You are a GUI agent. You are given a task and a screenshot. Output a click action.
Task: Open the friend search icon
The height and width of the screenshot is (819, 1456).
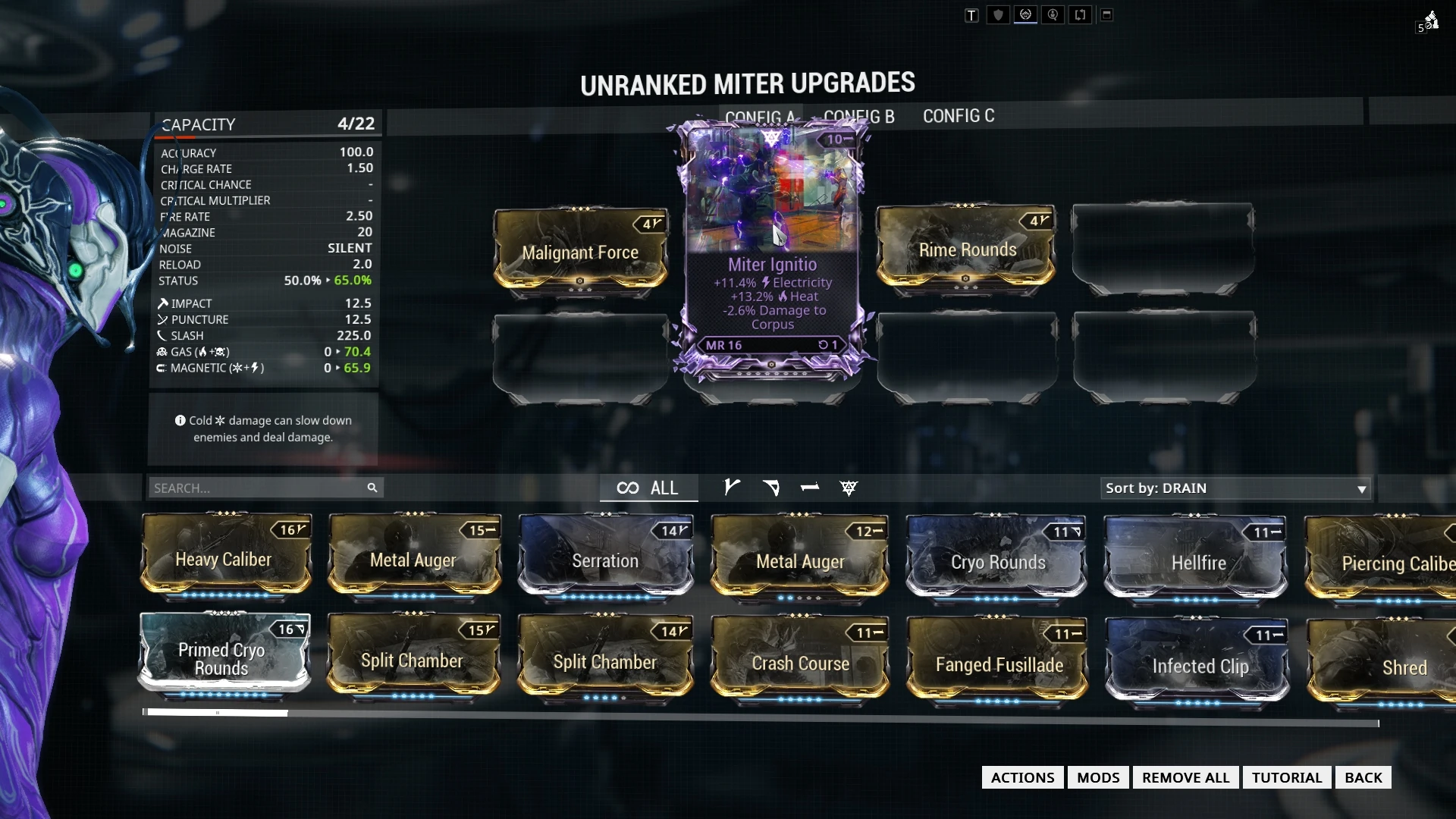1053,14
